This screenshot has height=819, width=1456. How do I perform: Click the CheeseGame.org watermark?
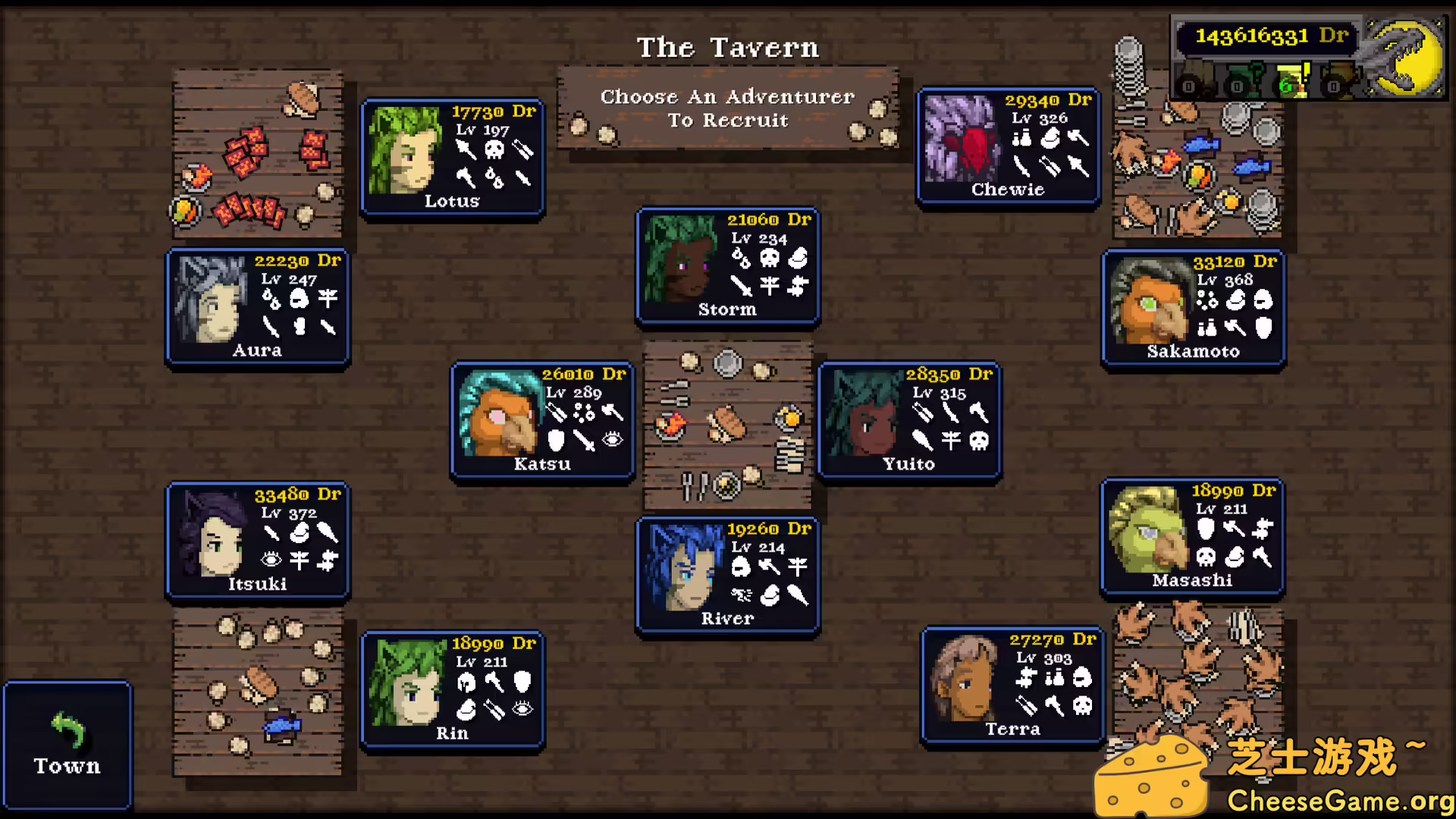(1339, 799)
